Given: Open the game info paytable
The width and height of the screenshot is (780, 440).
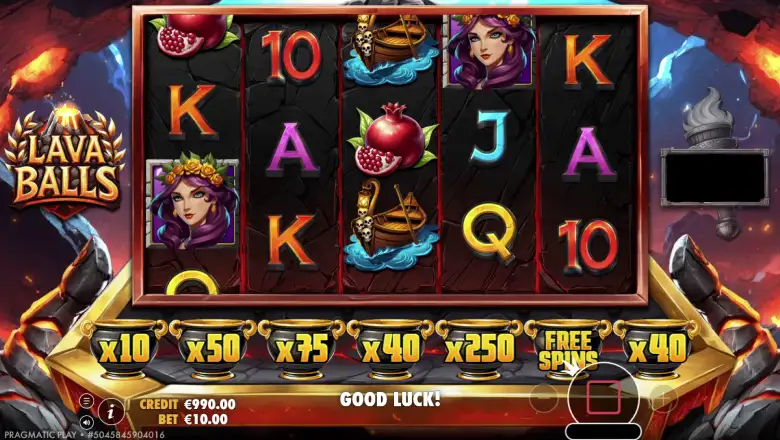Looking at the screenshot, I should 111,409.
